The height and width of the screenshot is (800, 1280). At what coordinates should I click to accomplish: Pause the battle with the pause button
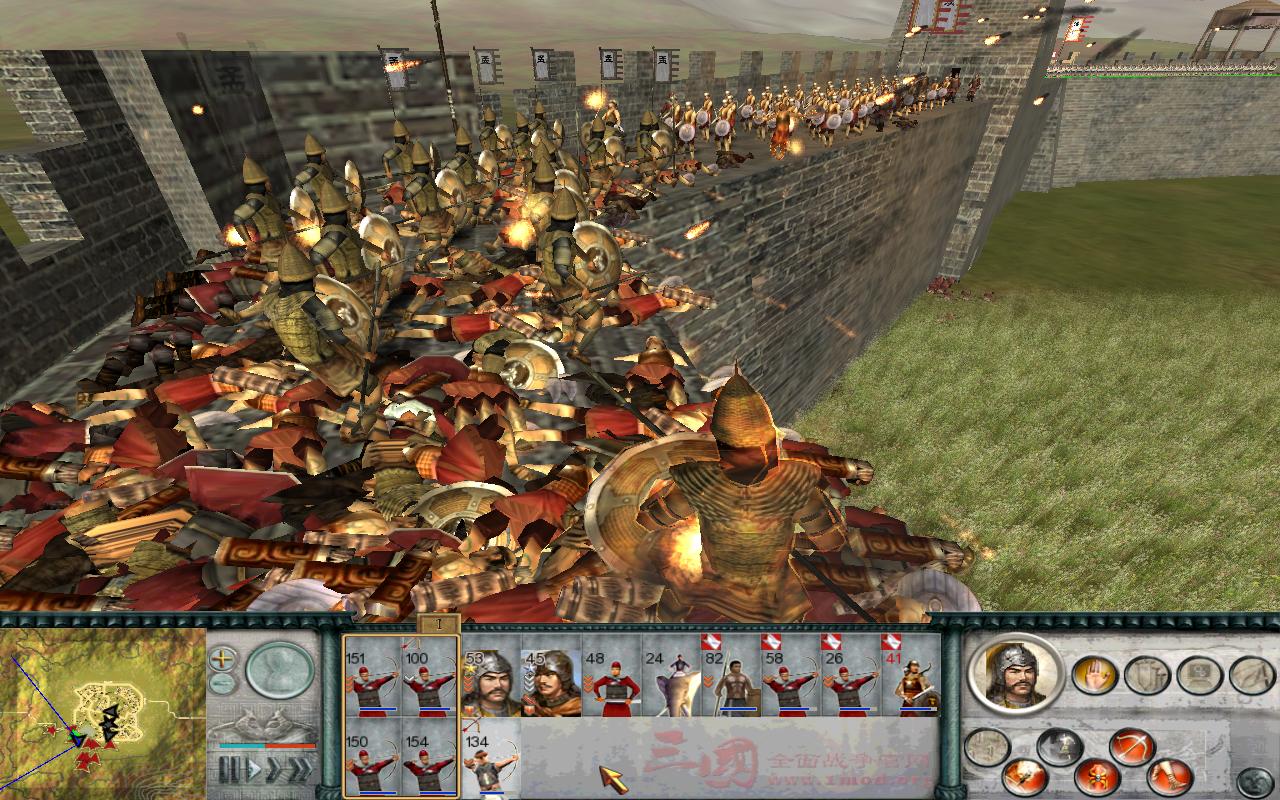[x=229, y=768]
